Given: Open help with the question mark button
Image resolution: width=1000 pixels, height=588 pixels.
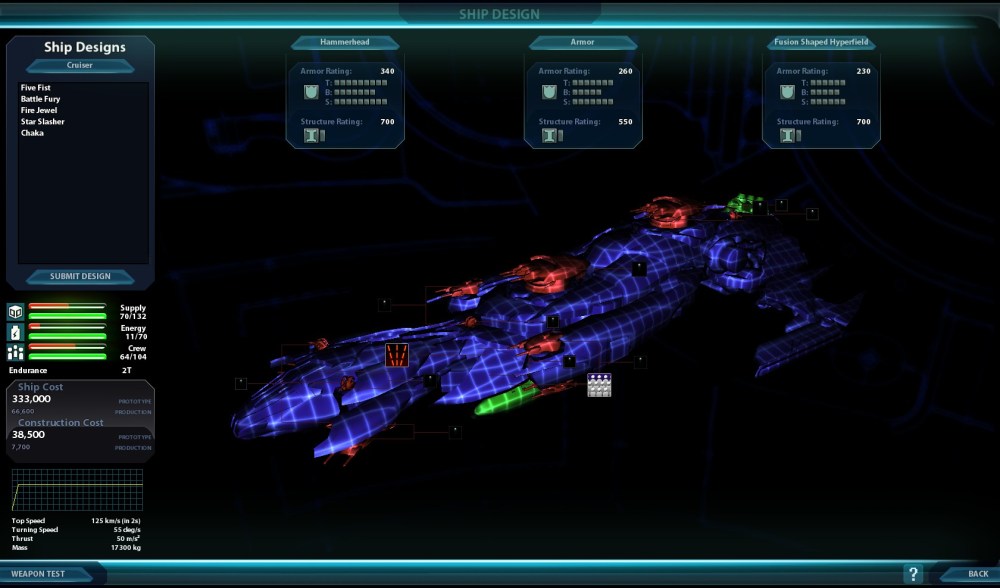Looking at the screenshot, I should pyautogui.click(x=912, y=574).
